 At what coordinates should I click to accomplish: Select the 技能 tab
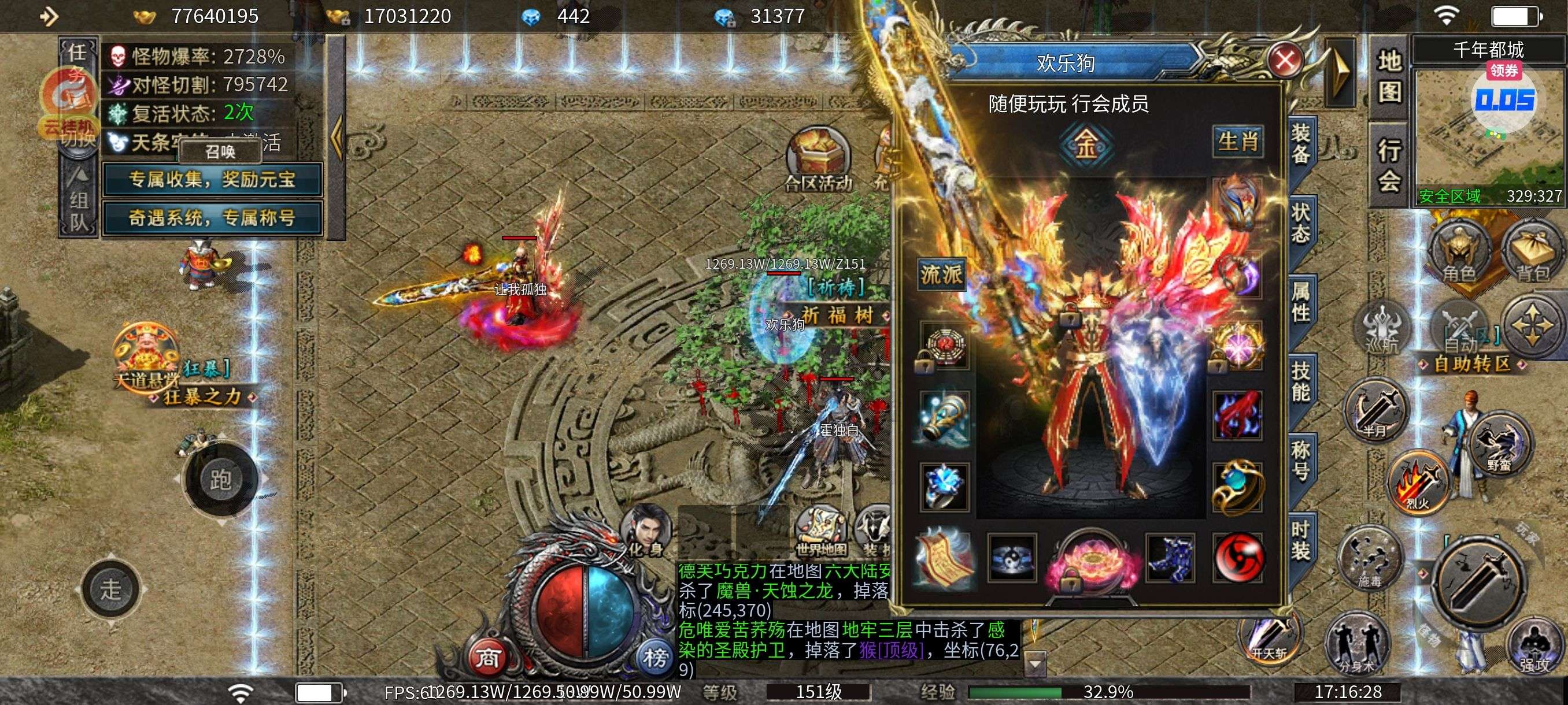pyautogui.click(x=1300, y=381)
